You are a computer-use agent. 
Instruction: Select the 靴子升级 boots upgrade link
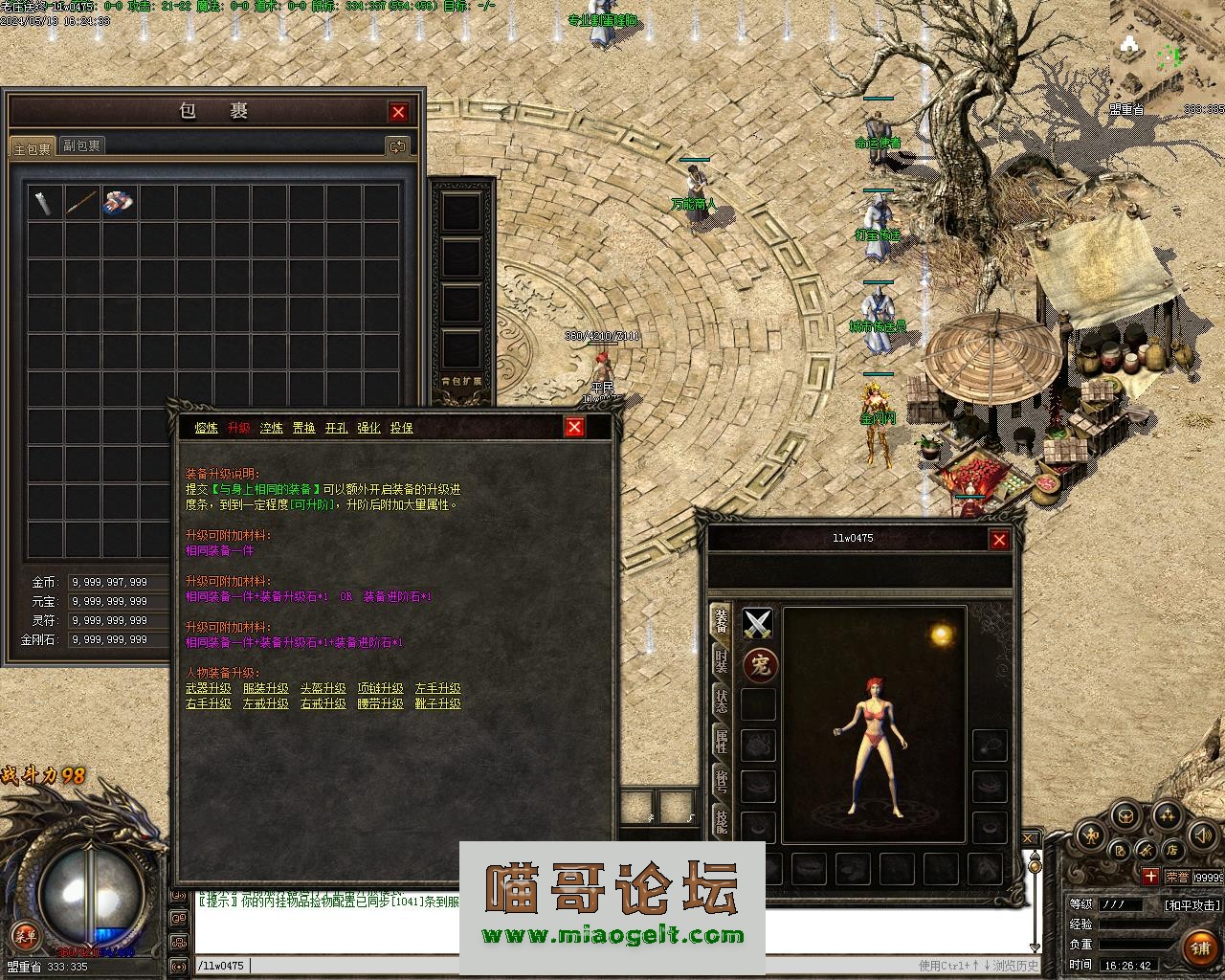click(437, 703)
